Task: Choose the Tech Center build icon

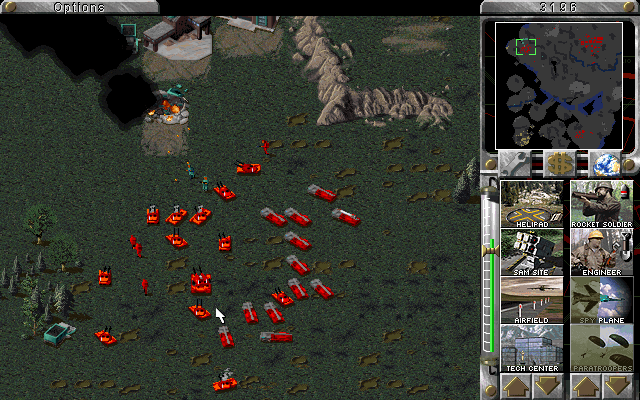Action: coord(532,348)
